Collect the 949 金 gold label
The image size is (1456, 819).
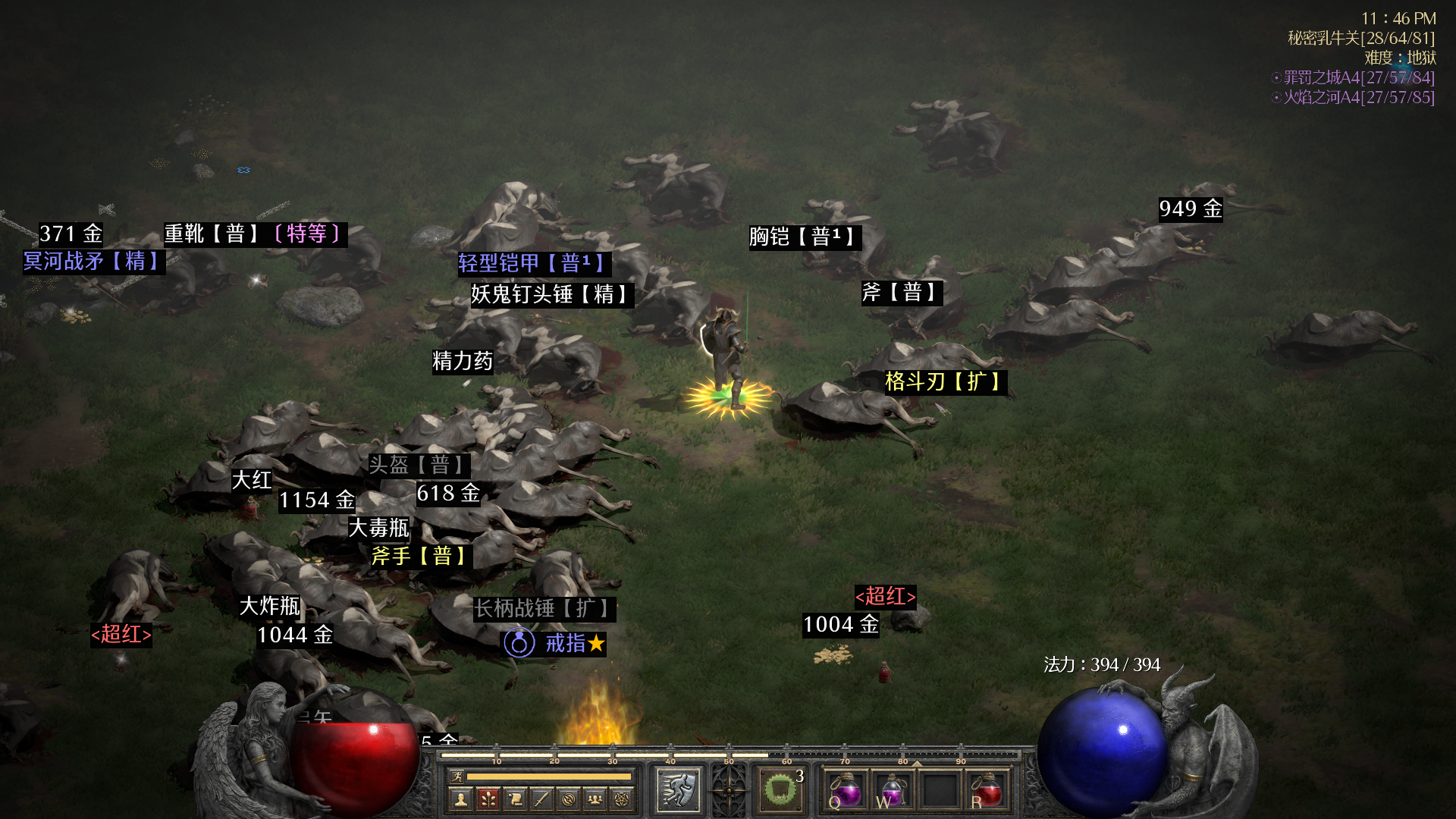[1190, 209]
